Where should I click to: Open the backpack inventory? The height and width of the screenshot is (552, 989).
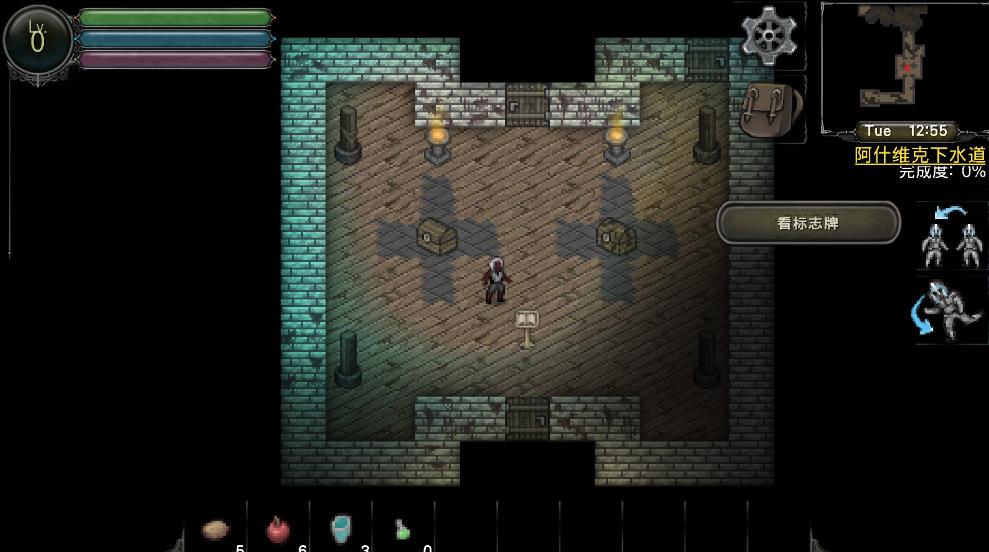coord(771,108)
